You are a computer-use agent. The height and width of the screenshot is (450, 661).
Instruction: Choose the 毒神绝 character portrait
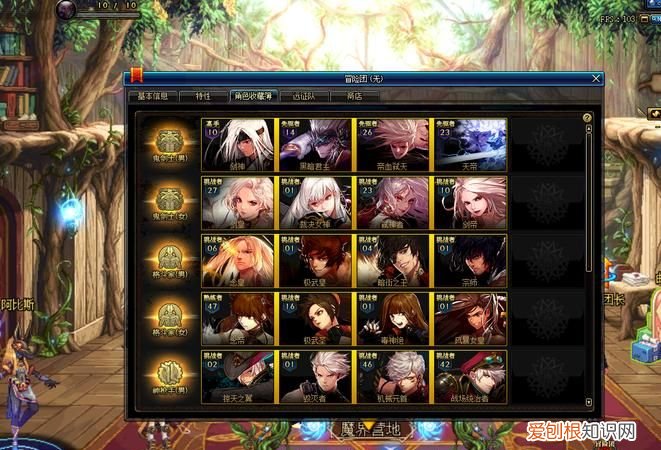click(392, 318)
